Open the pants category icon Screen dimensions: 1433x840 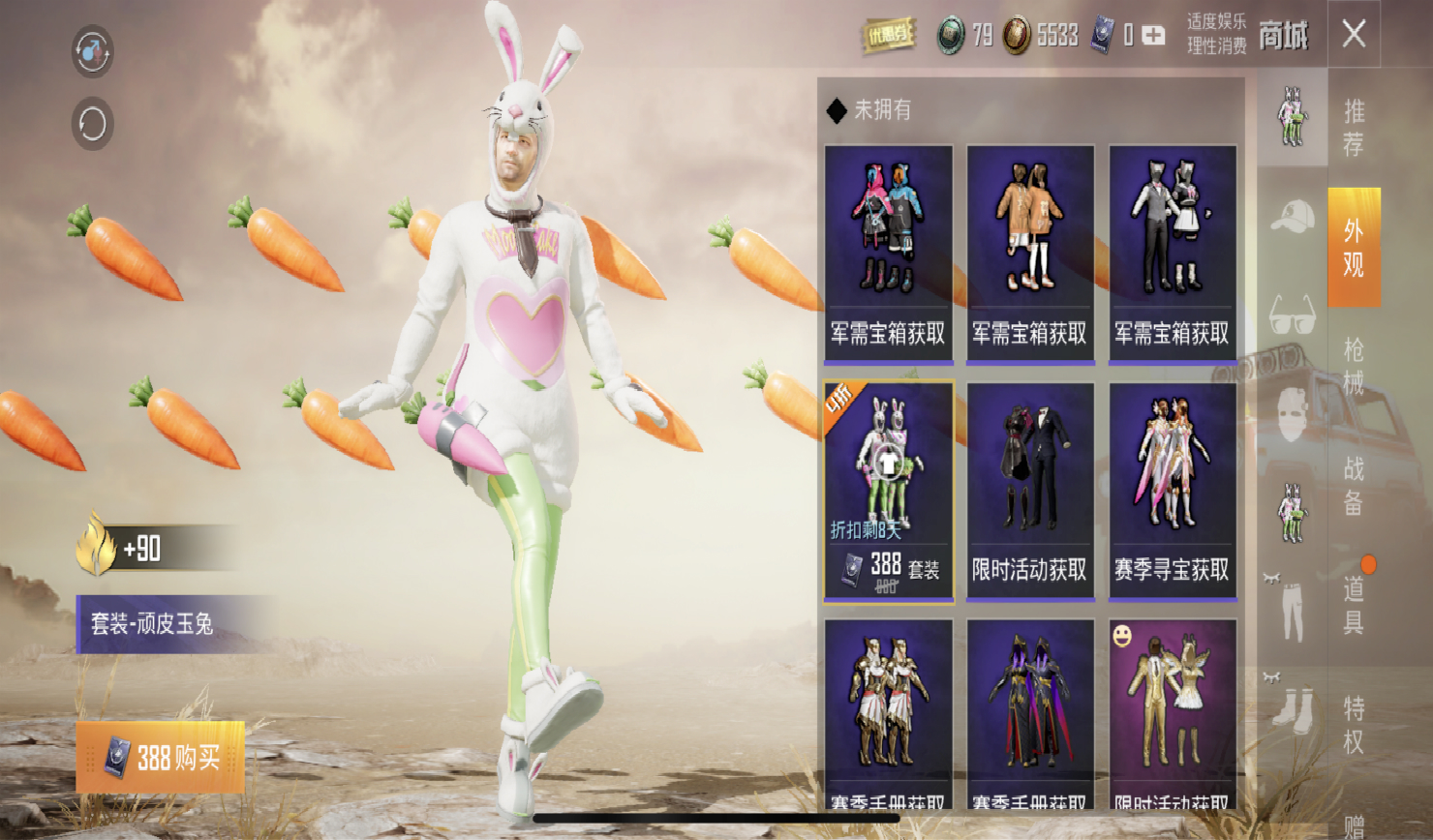click(1292, 610)
